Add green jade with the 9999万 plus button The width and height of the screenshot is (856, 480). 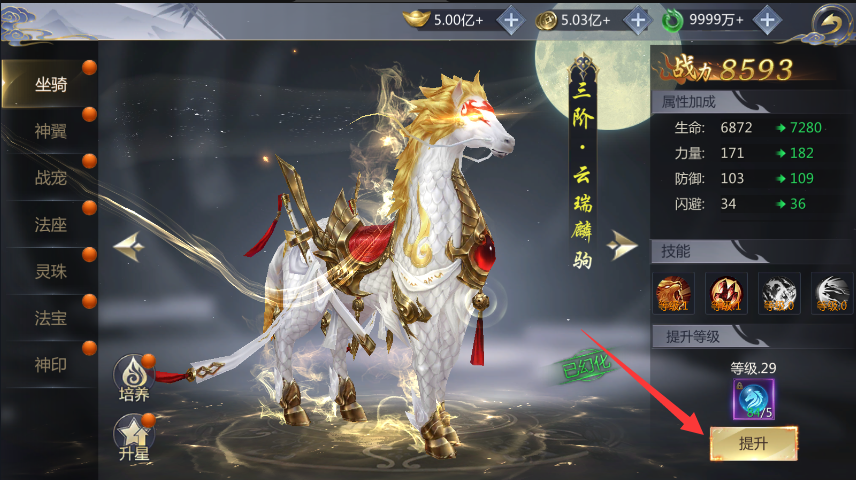click(767, 19)
